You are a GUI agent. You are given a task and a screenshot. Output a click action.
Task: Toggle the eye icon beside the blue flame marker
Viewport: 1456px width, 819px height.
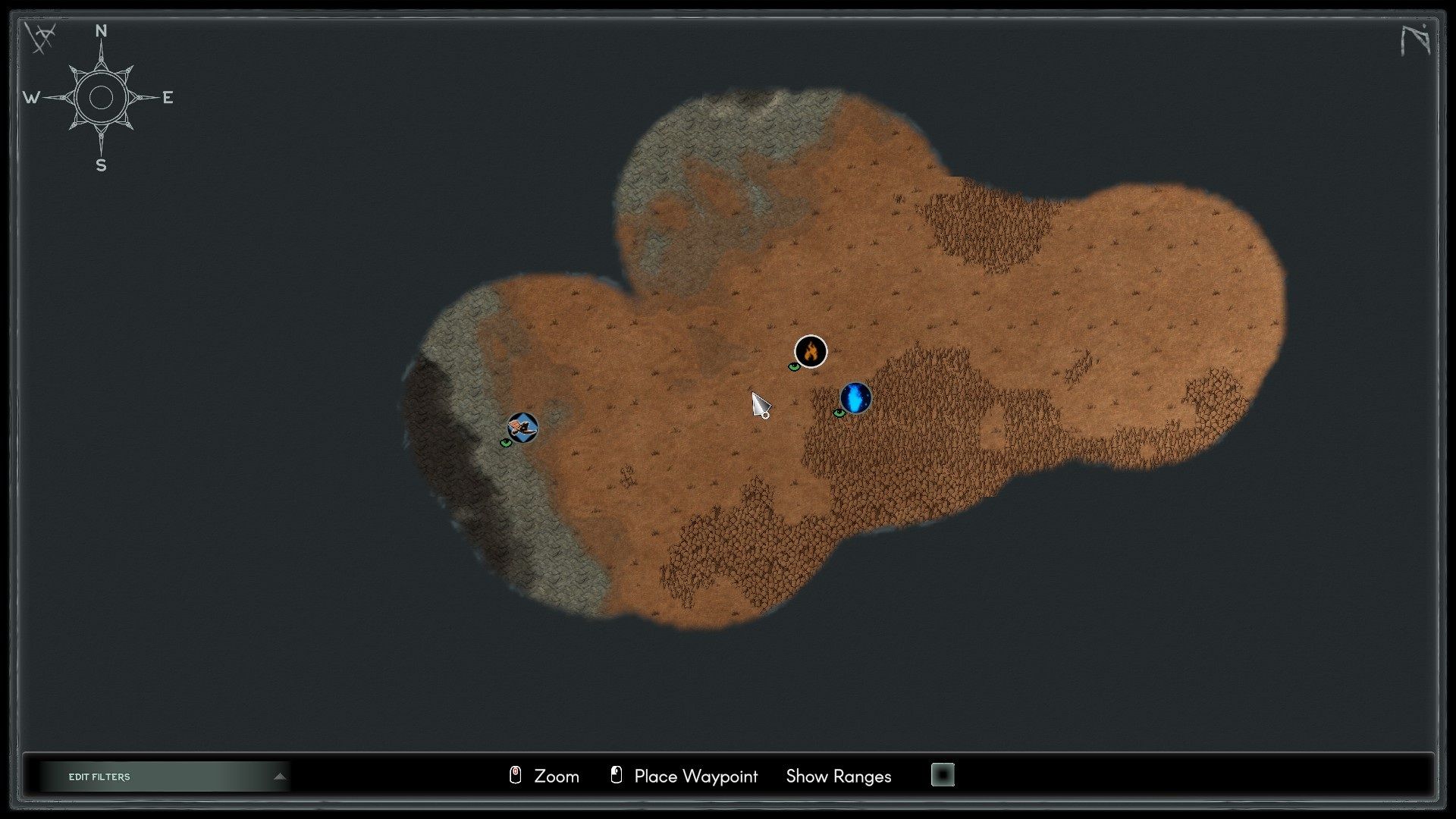(839, 413)
